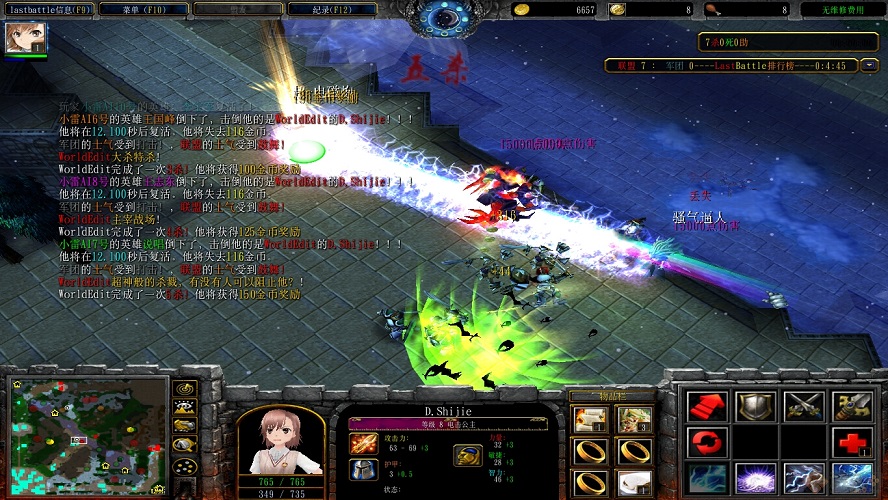Use the white item in the last inventory slot
The image size is (888, 500).
coord(634,483)
